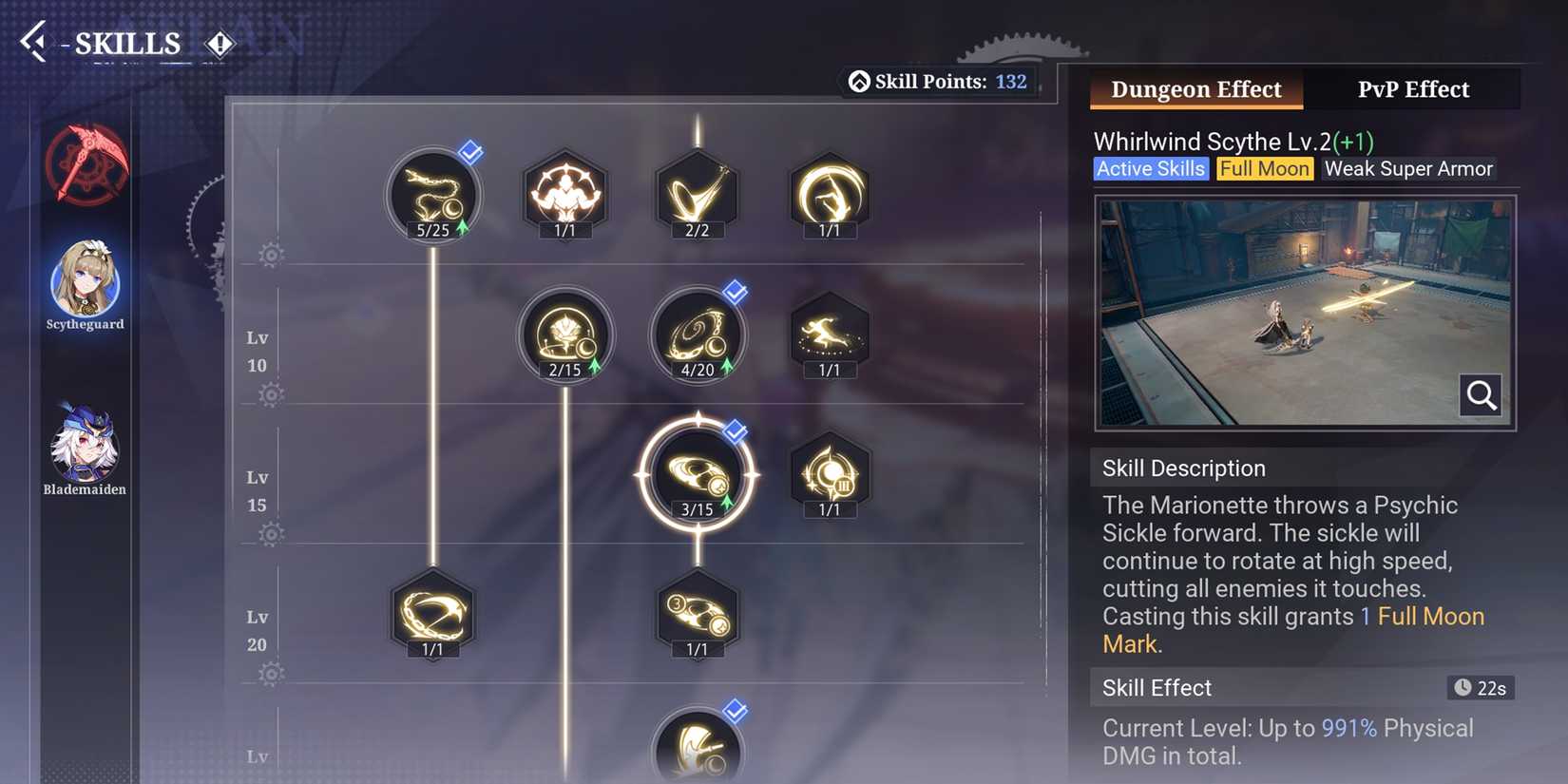Open the 2/15 skill node below level 10
The height and width of the screenshot is (784, 1568).
[565, 335]
